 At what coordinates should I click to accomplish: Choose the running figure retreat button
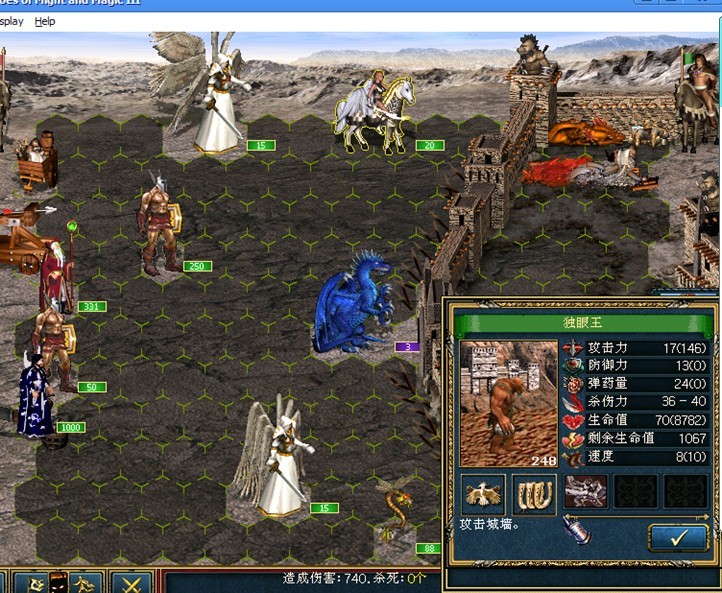point(85,582)
